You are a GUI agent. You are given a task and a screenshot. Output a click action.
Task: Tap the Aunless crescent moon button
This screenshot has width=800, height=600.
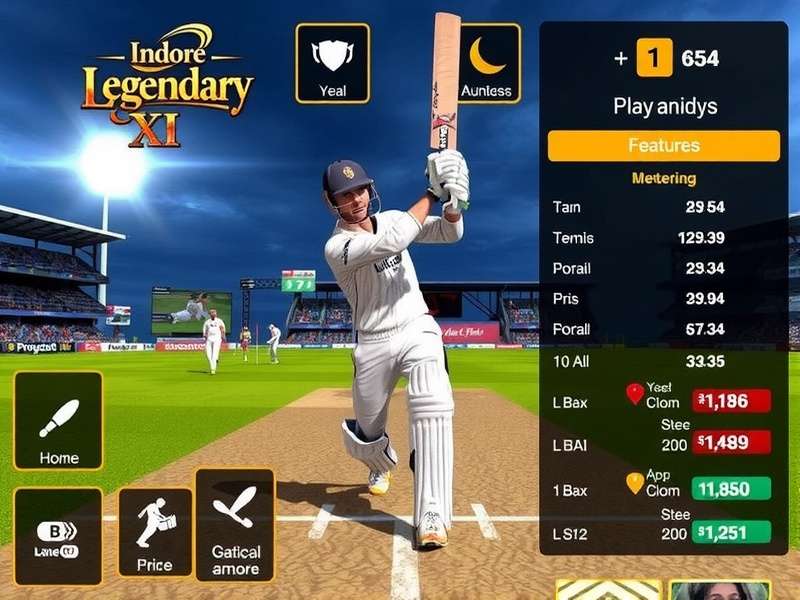pyautogui.click(x=486, y=63)
